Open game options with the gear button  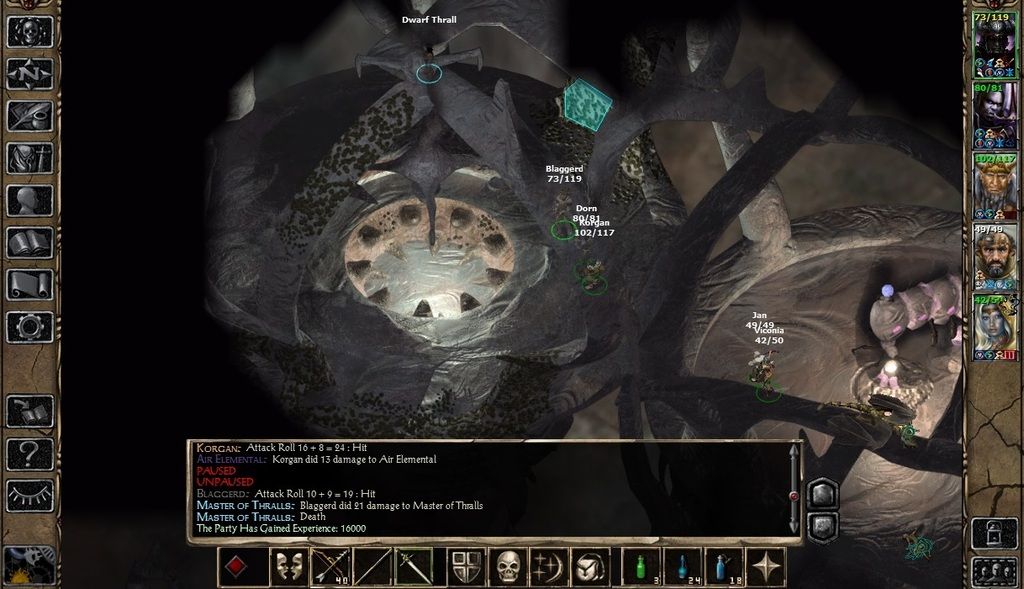29,326
